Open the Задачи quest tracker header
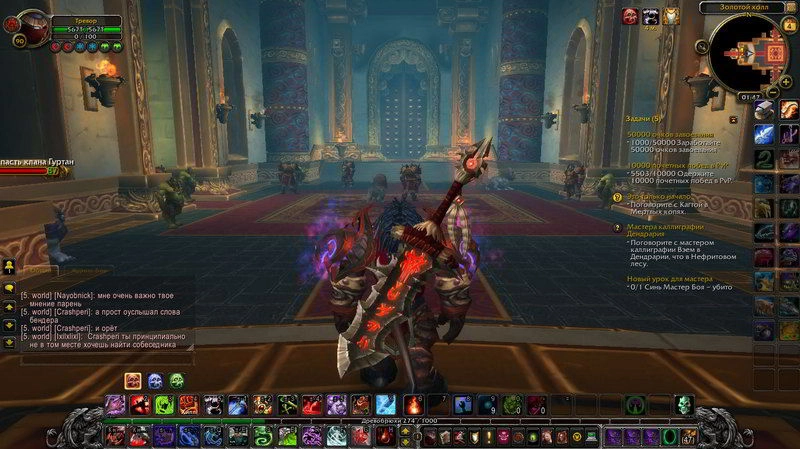This screenshot has height=449, width=800. click(644, 119)
